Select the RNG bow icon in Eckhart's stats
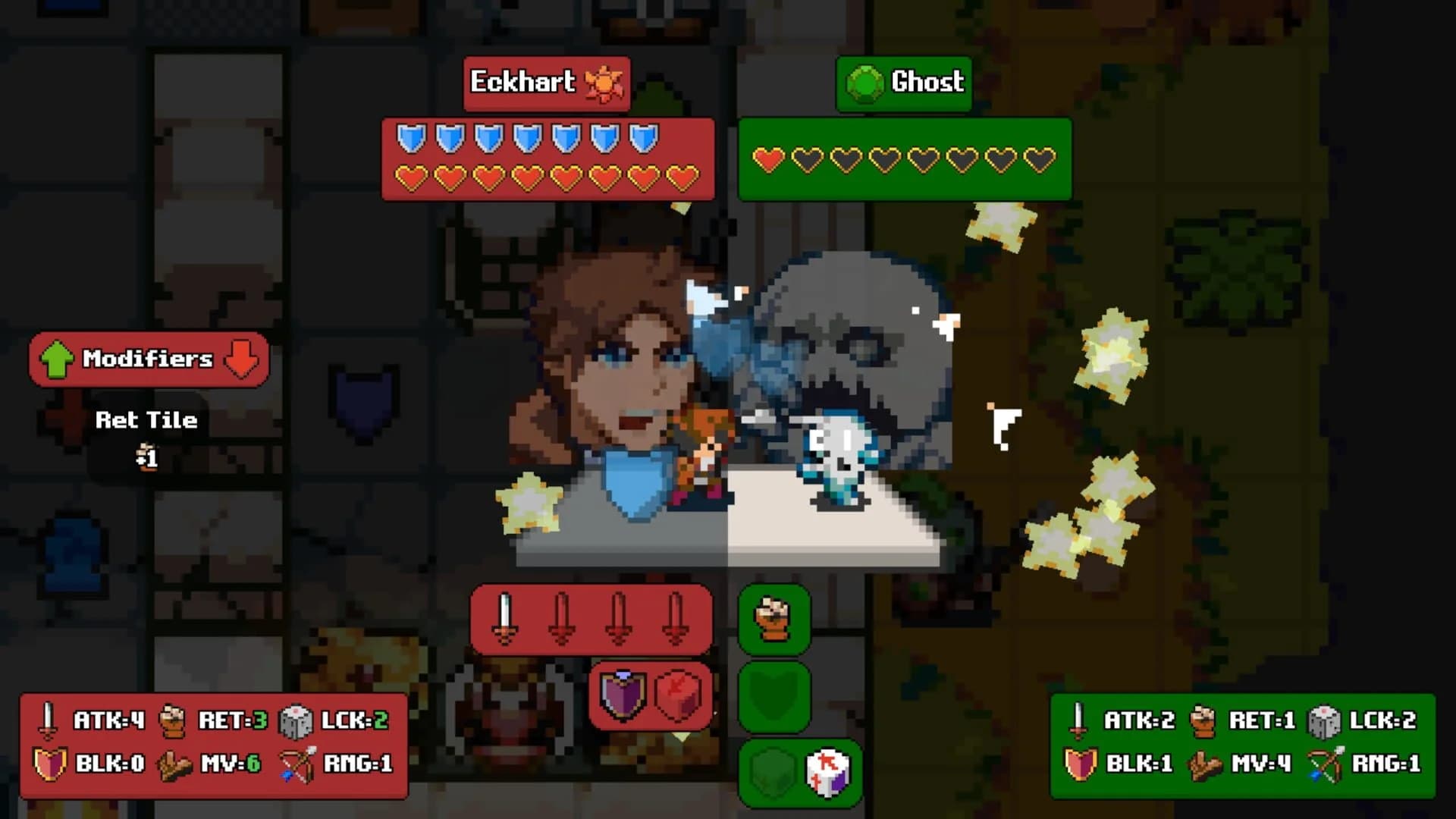 (296, 764)
